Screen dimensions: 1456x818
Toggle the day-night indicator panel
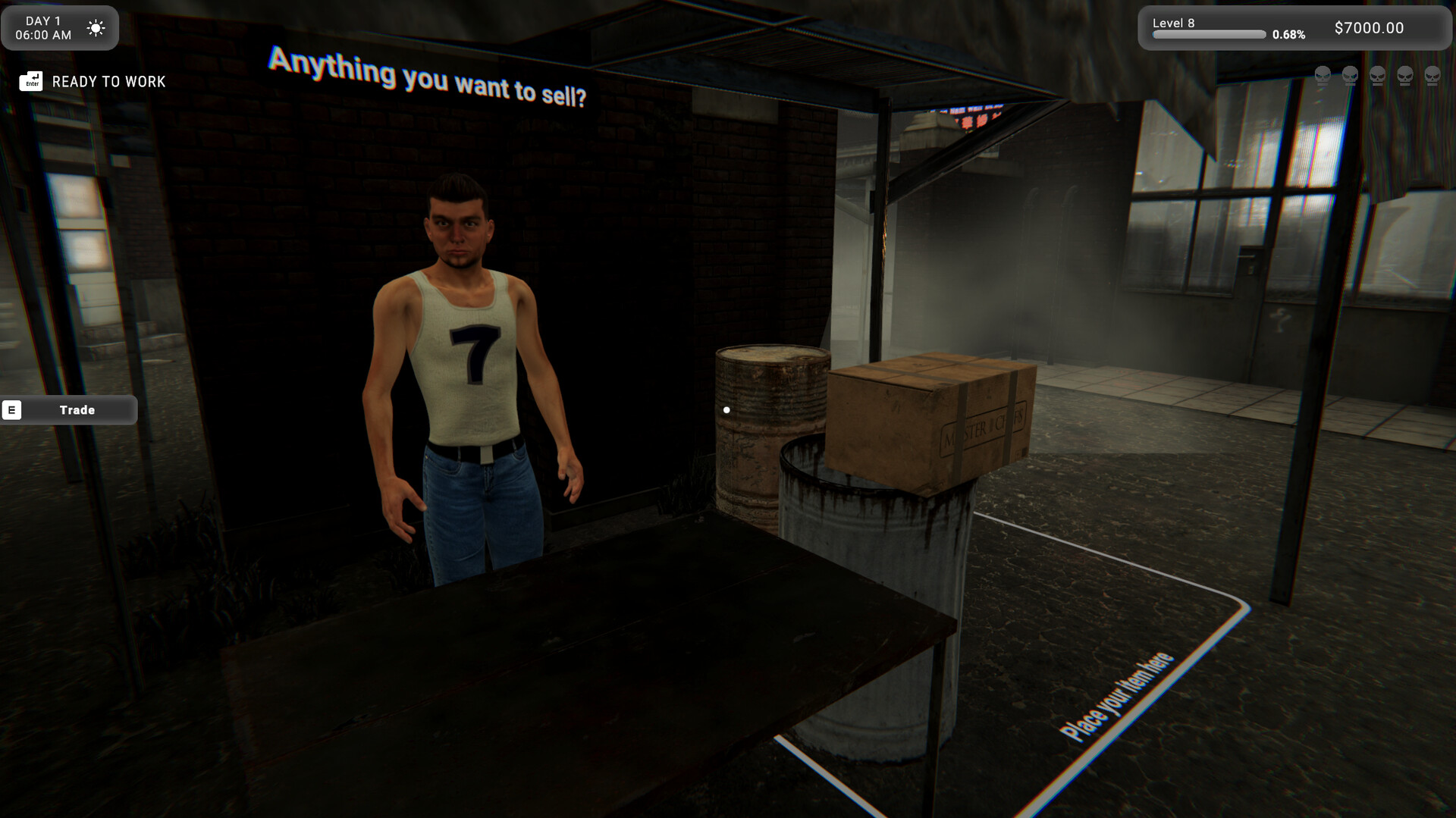tap(60, 27)
